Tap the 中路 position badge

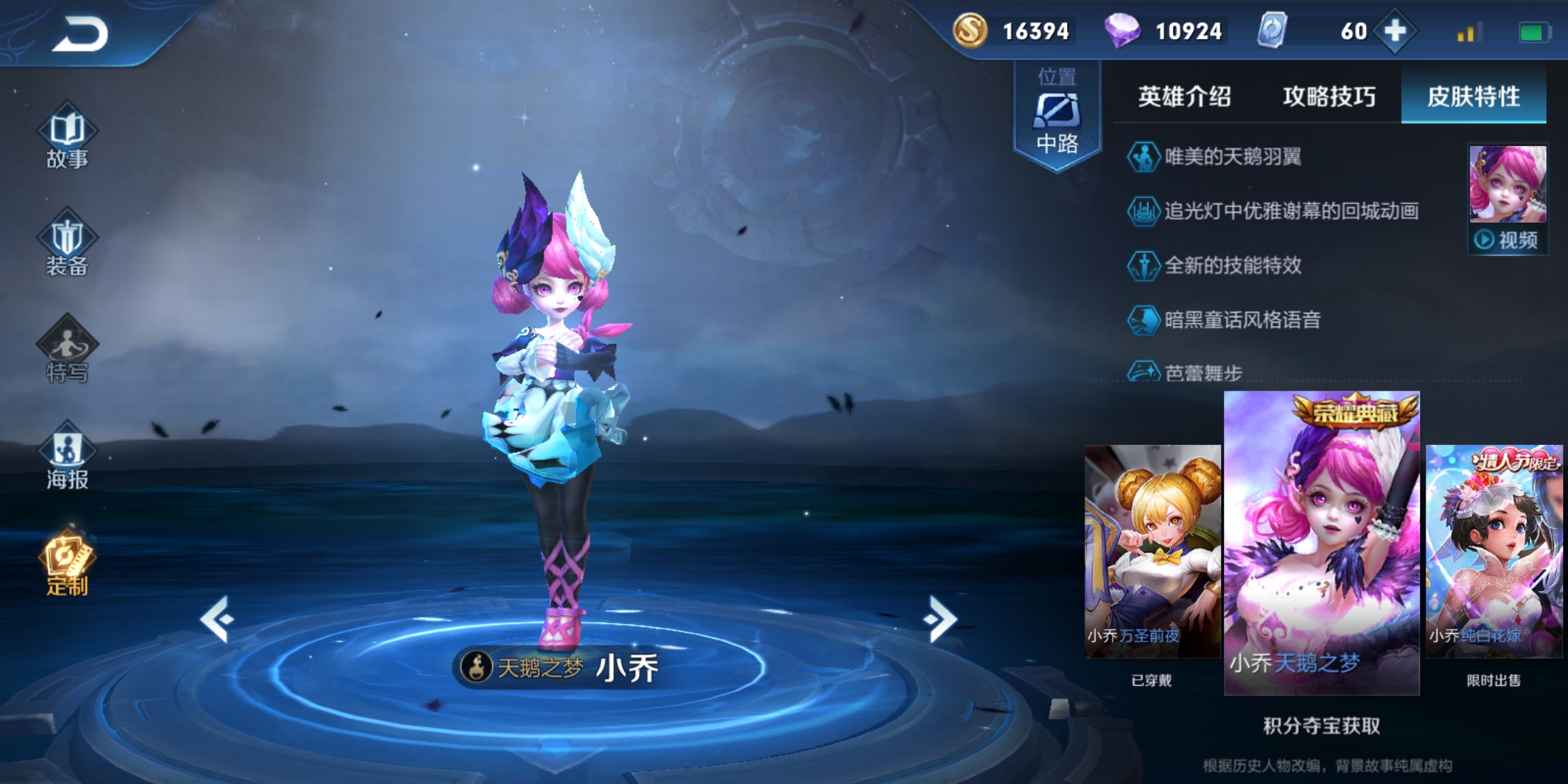click(1057, 116)
